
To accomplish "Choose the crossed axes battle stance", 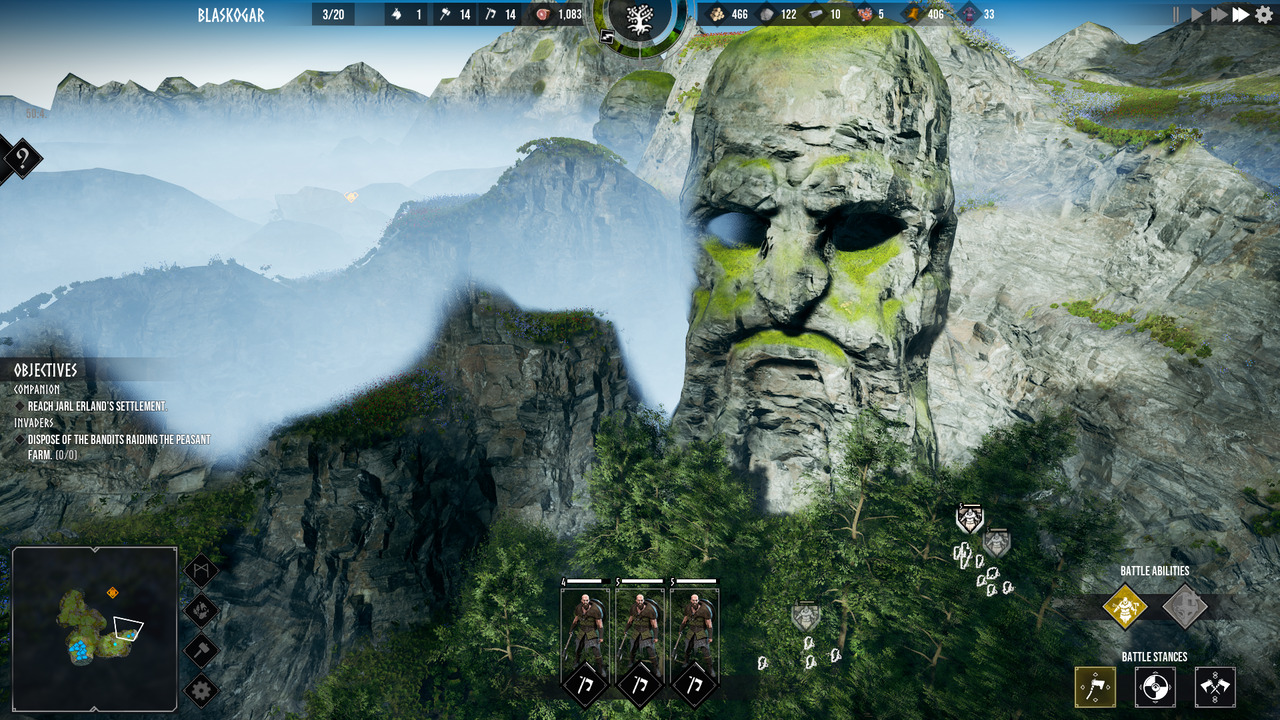I will [x=1215, y=687].
